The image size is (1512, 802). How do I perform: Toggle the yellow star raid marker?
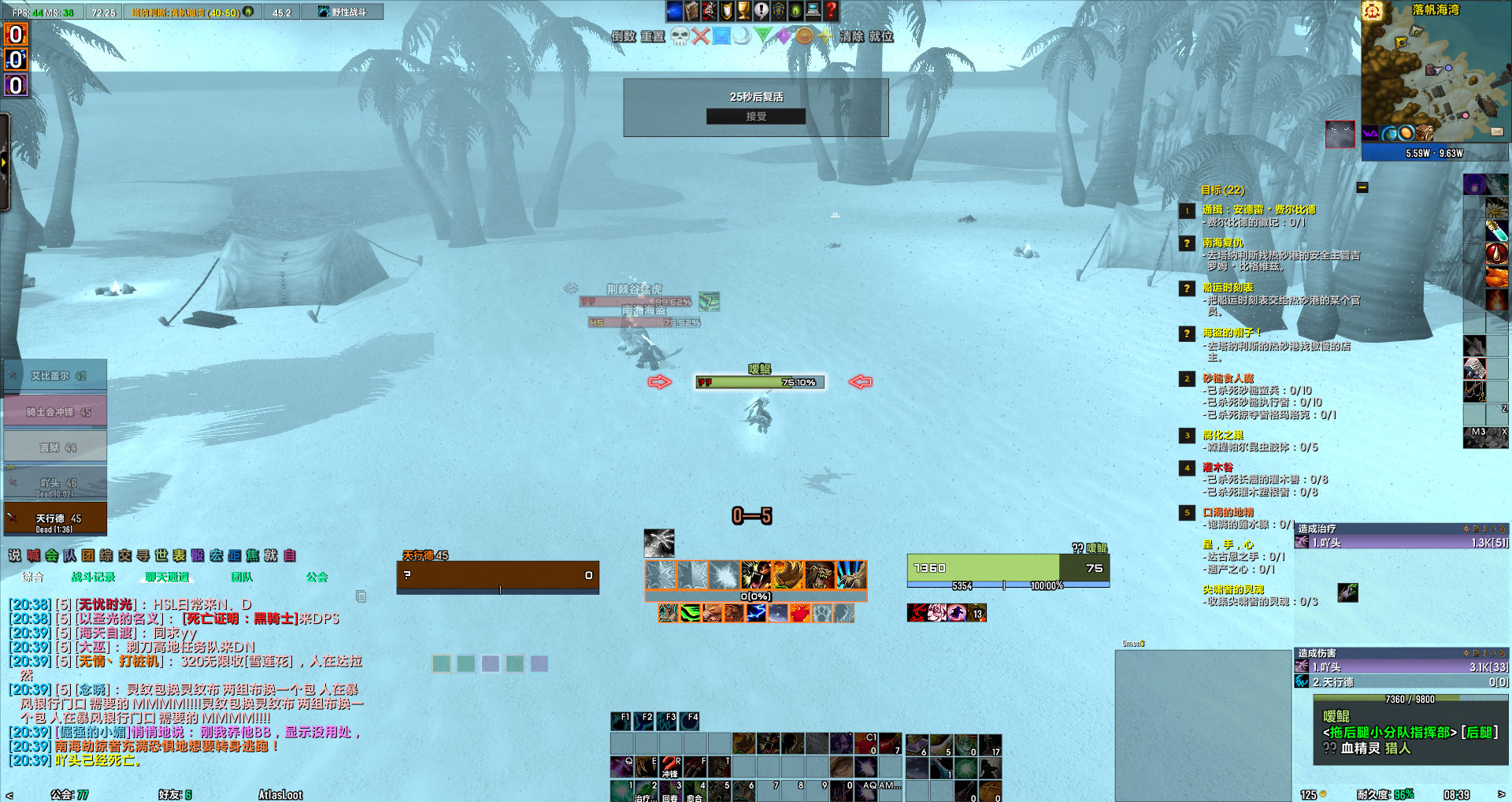(824, 37)
